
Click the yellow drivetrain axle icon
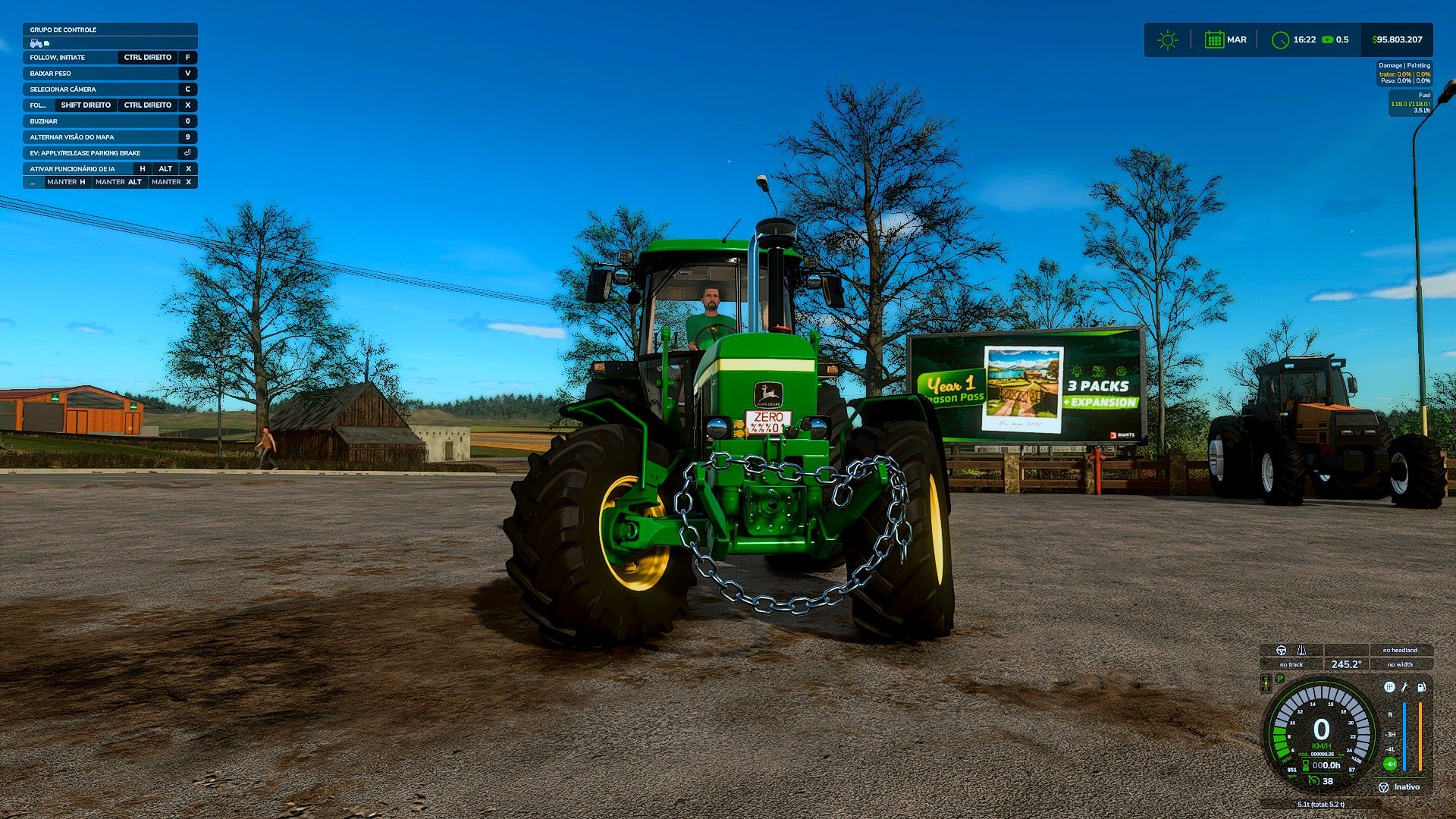(x=1266, y=684)
